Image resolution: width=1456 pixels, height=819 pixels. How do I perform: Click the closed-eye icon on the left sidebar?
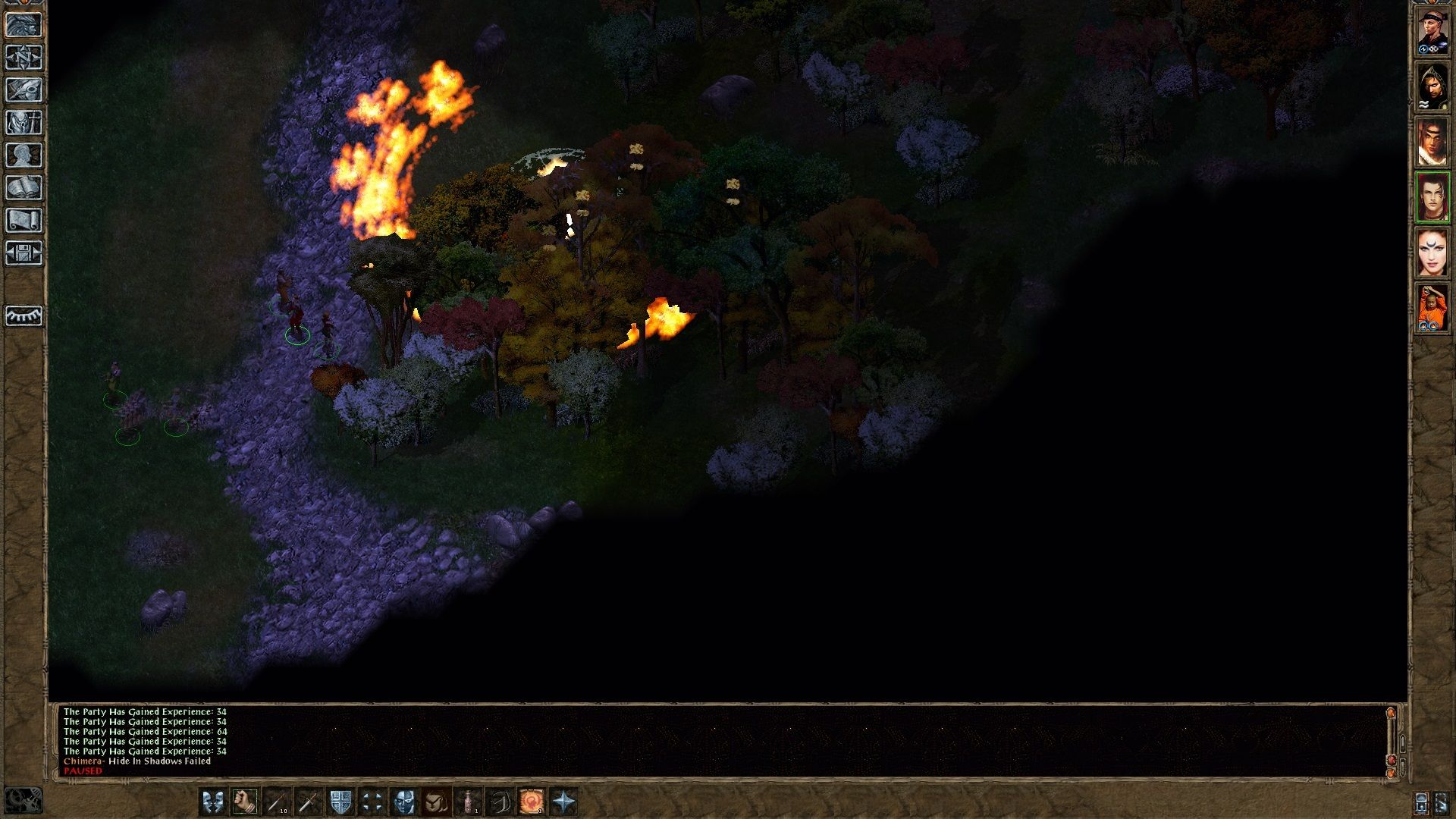(24, 318)
